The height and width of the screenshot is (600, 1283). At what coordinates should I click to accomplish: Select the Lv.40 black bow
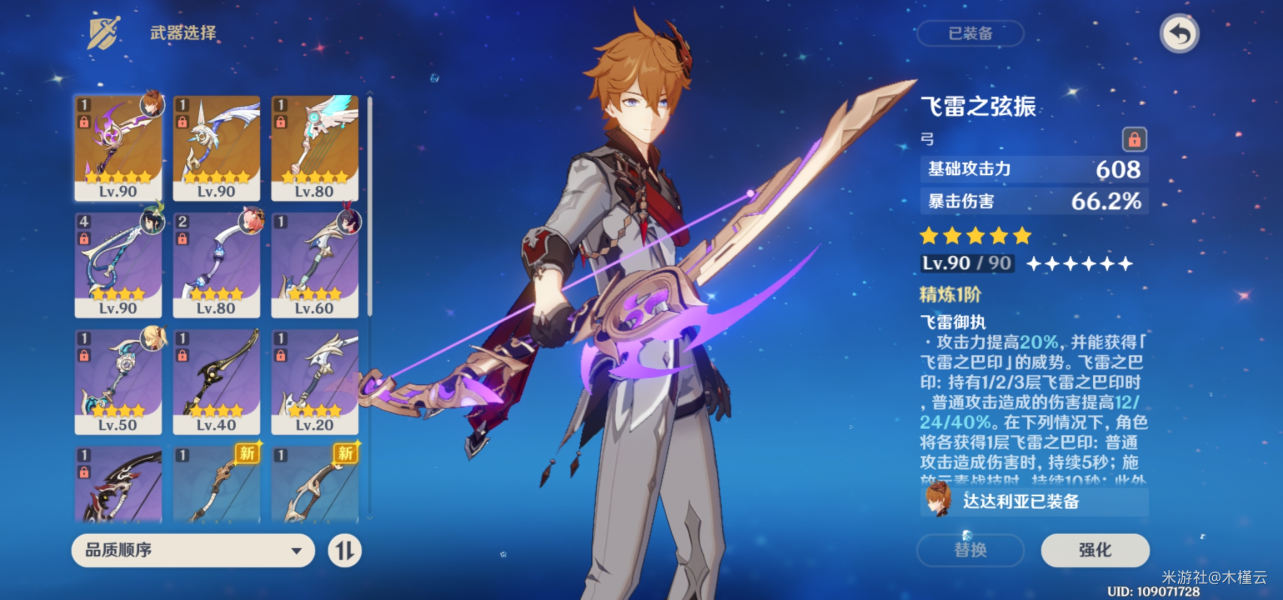(216, 379)
